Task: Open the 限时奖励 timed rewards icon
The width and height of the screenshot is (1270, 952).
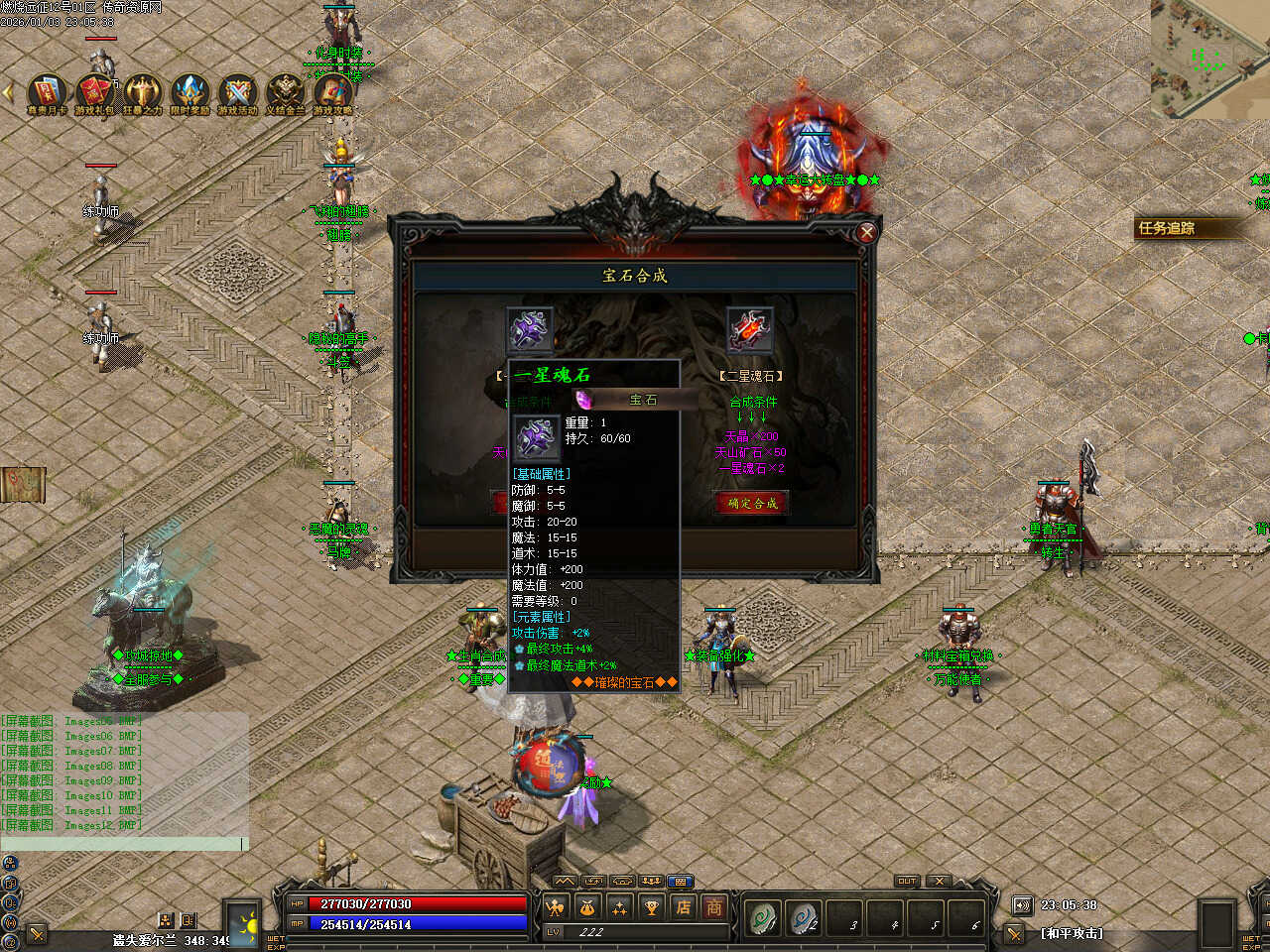Action: point(190,92)
